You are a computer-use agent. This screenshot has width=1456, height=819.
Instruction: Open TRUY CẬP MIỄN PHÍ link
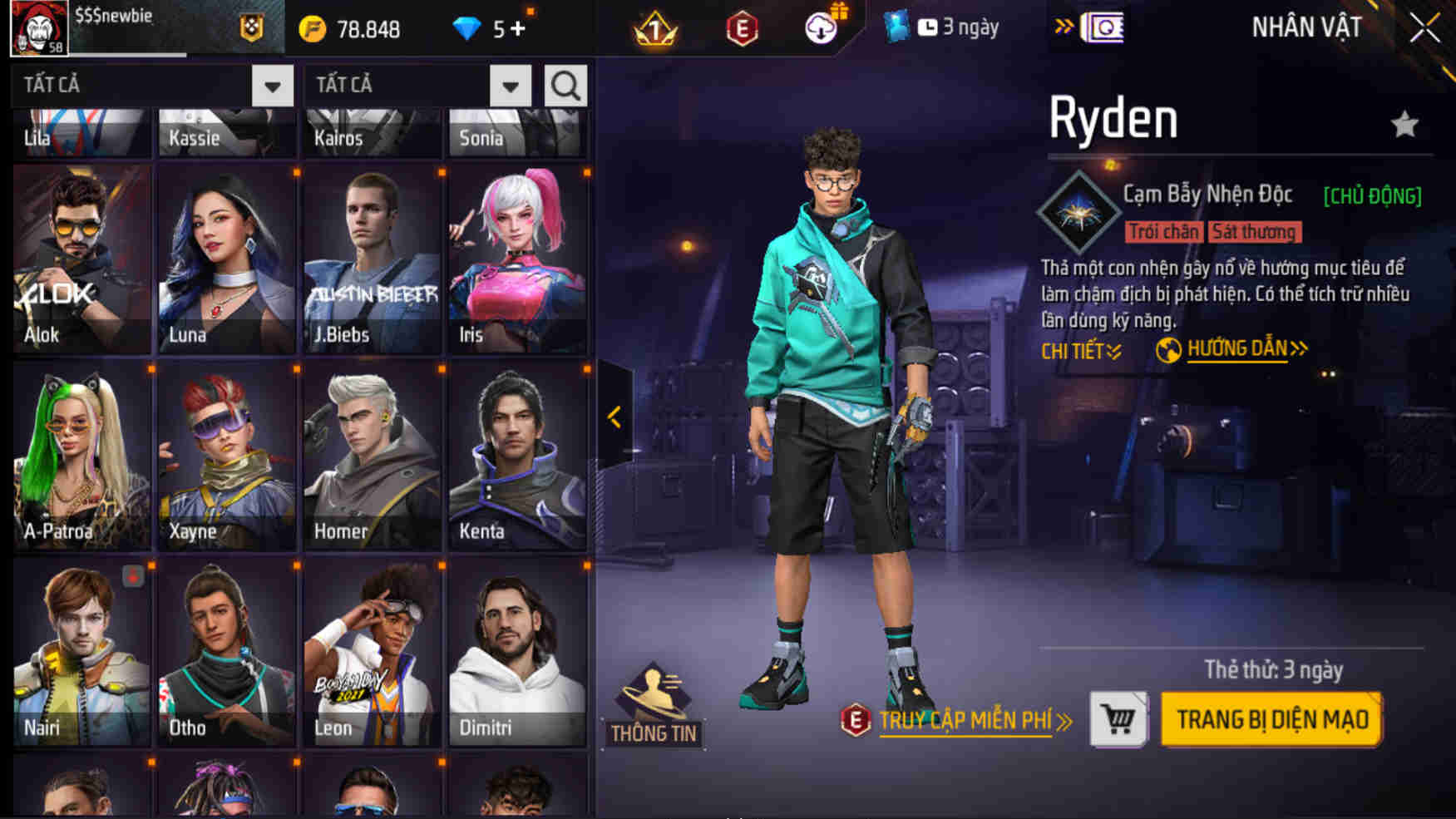[x=965, y=722]
